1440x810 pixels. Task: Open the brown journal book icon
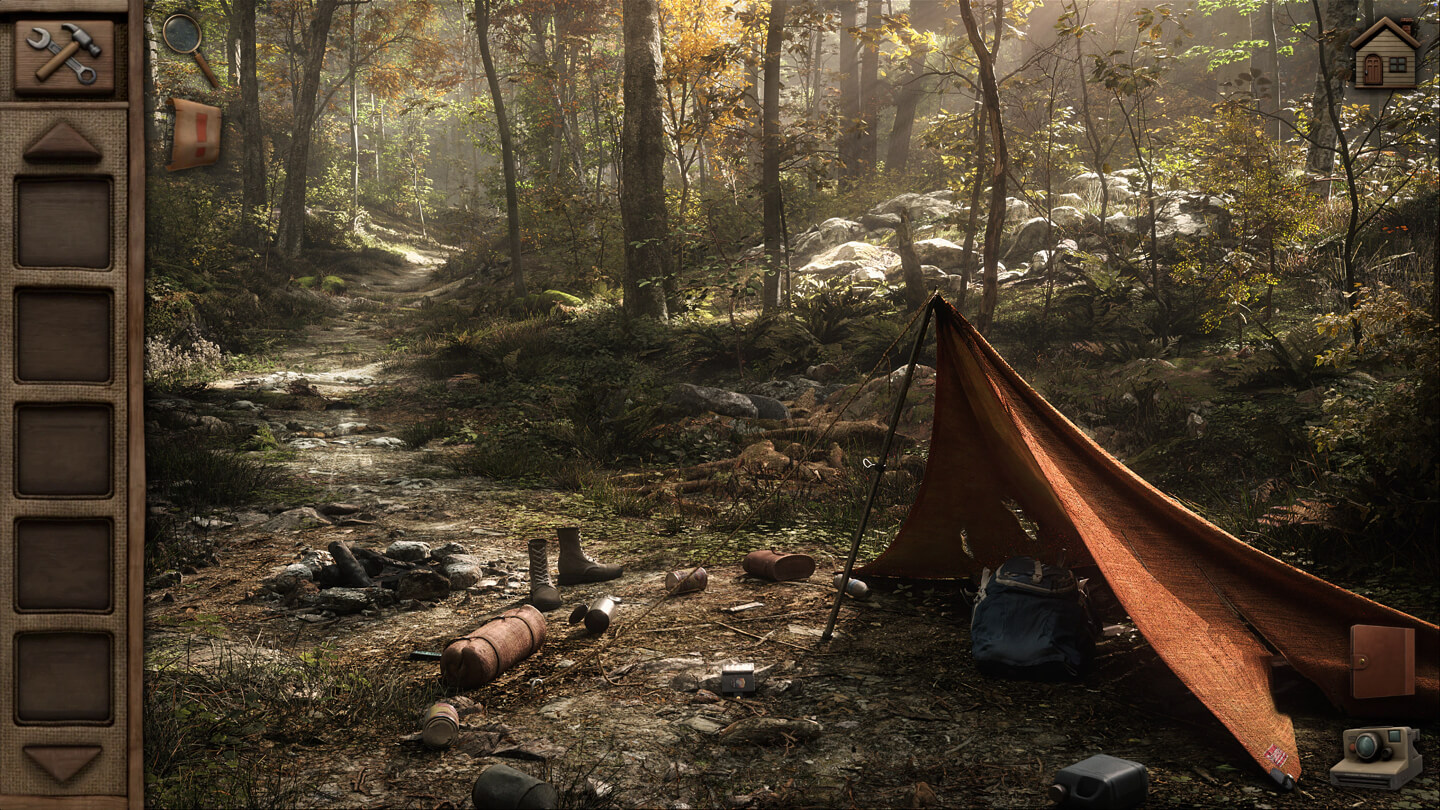[1382, 661]
